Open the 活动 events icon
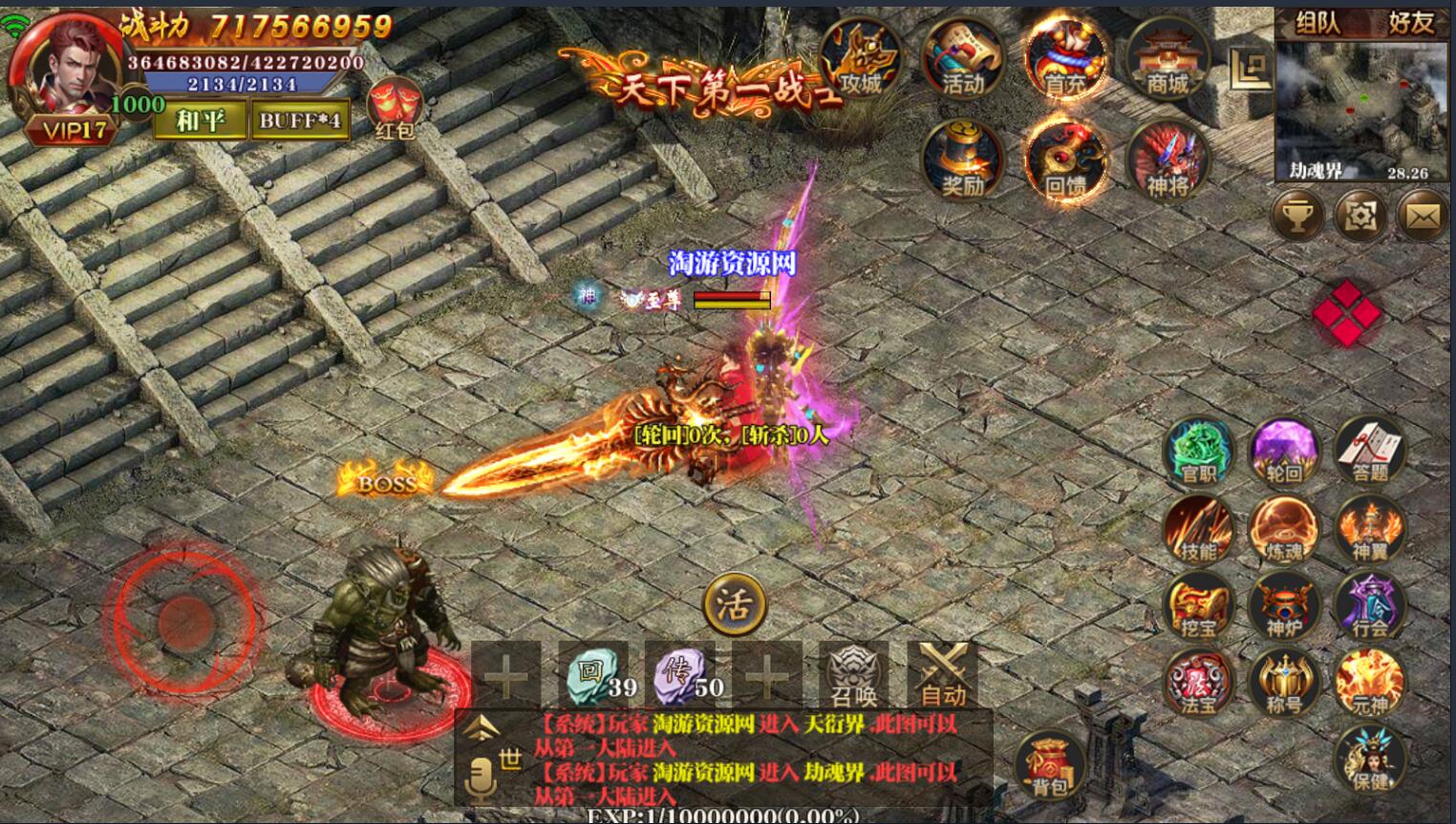The image size is (1456, 824). (962, 59)
